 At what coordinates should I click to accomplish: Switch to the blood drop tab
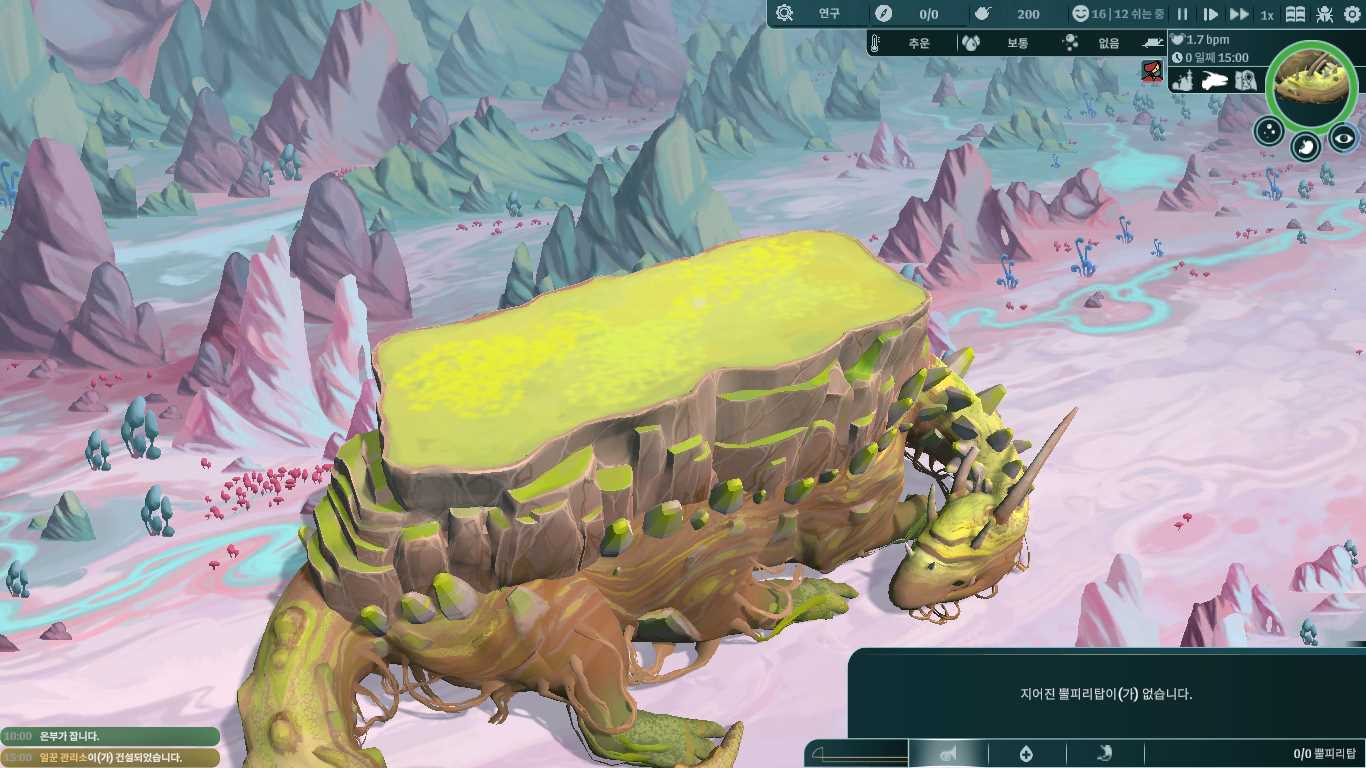[x=1026, y=754]
